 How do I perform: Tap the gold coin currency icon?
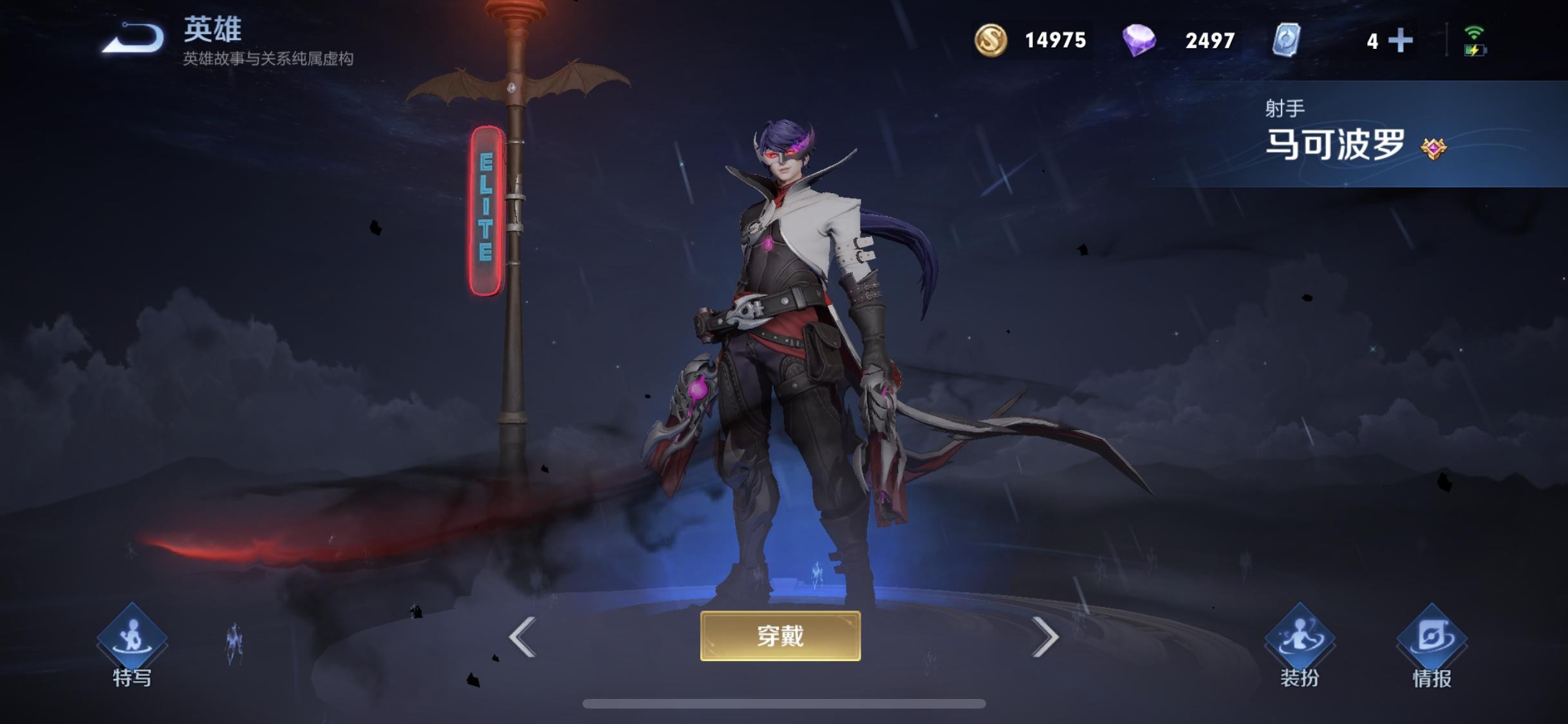[990, 40]
